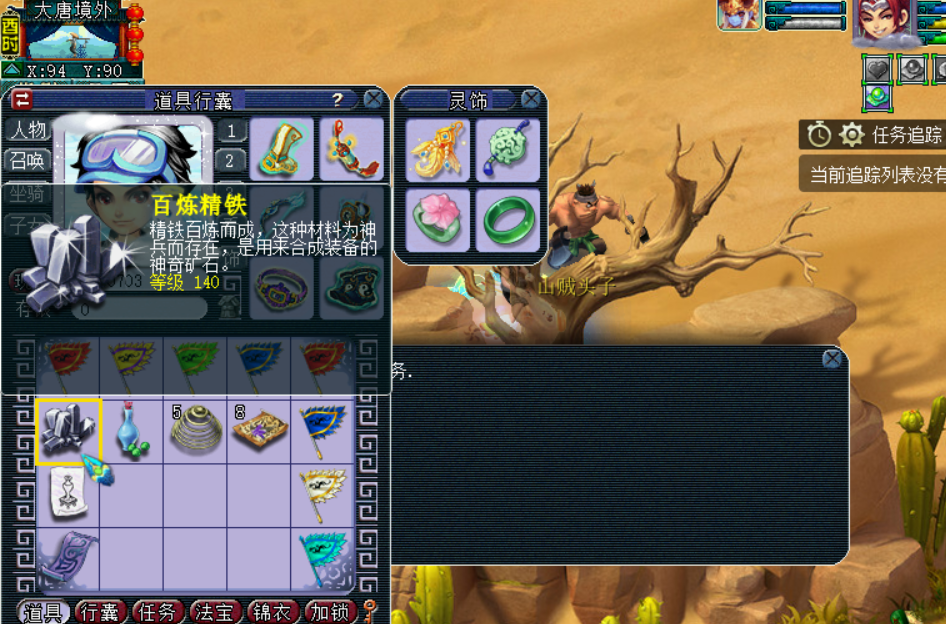
Task: Select the green jade ring accessory
Action: point(509,219)
